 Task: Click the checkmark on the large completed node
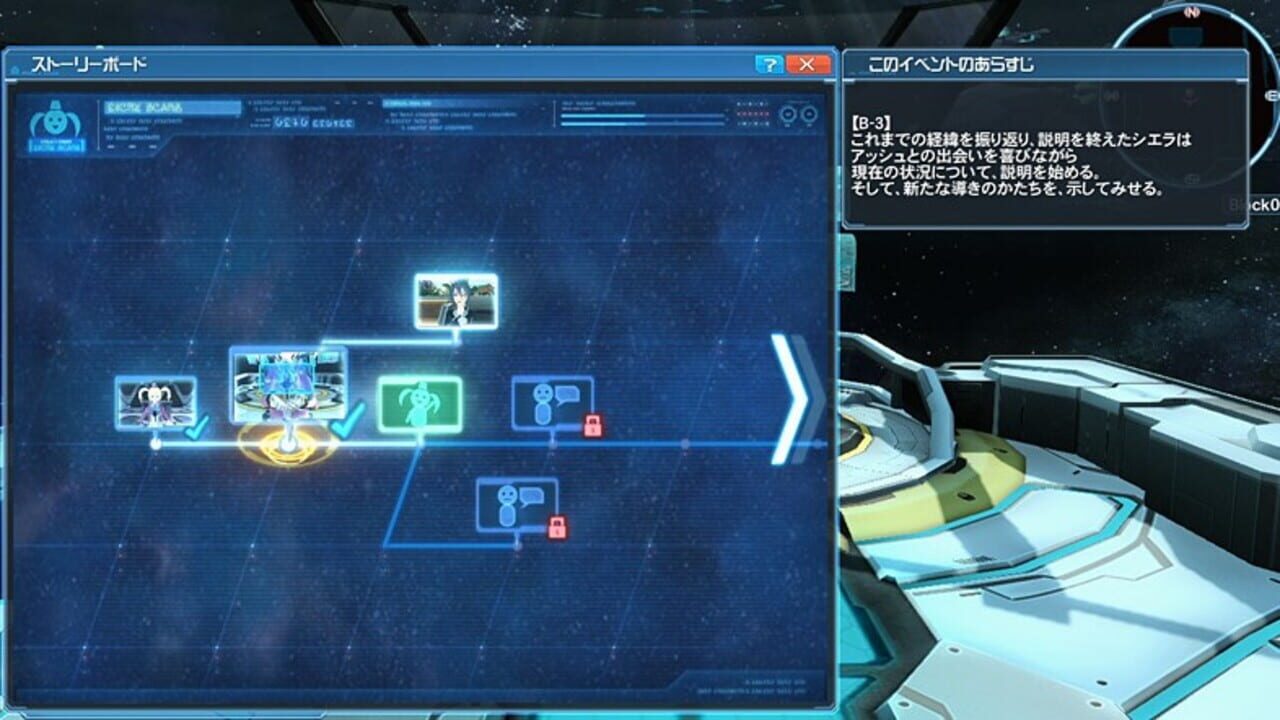pyautogui.click(x=344, y=420)
